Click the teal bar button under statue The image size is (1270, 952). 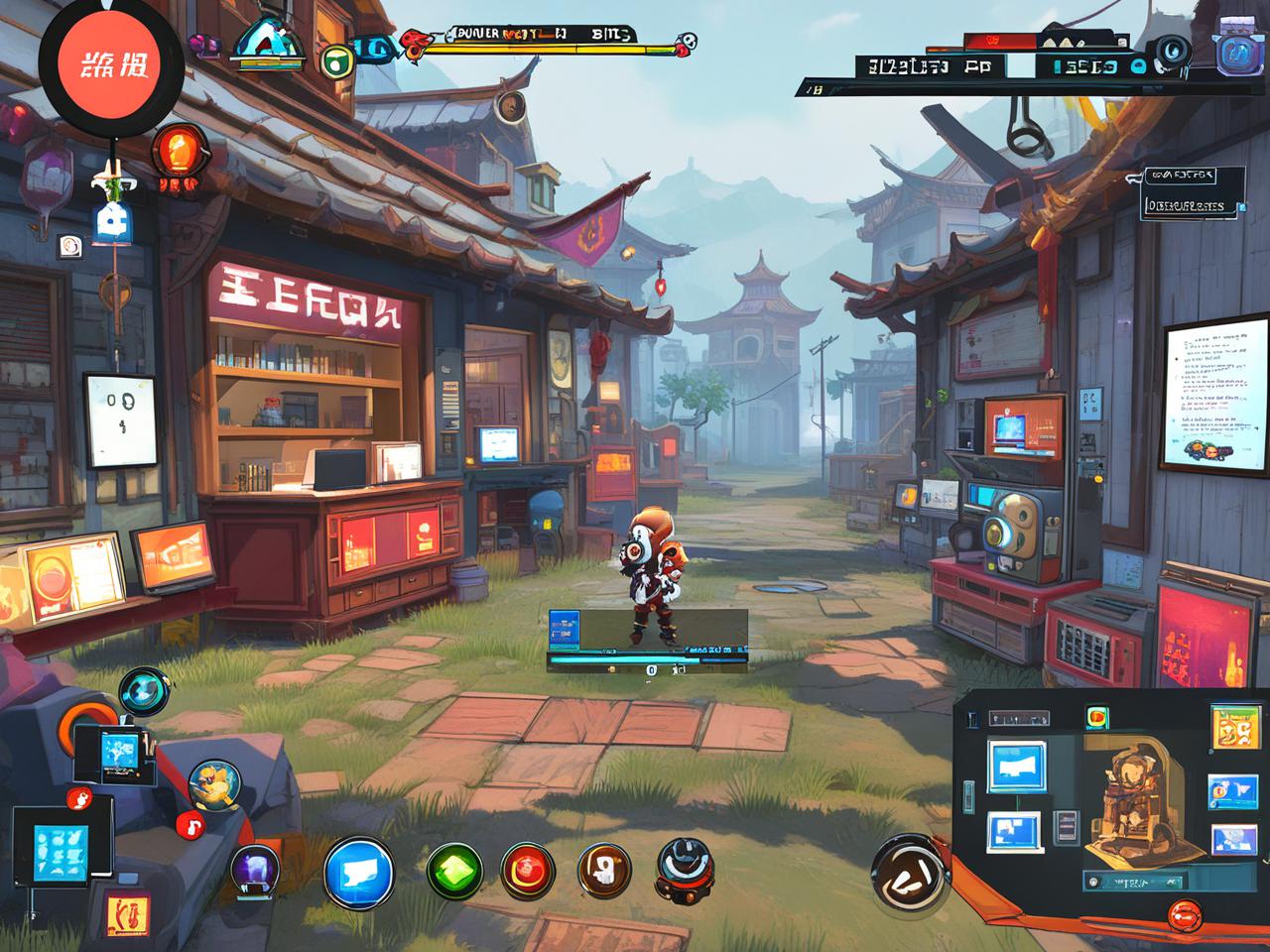(x=1127, y=880)
